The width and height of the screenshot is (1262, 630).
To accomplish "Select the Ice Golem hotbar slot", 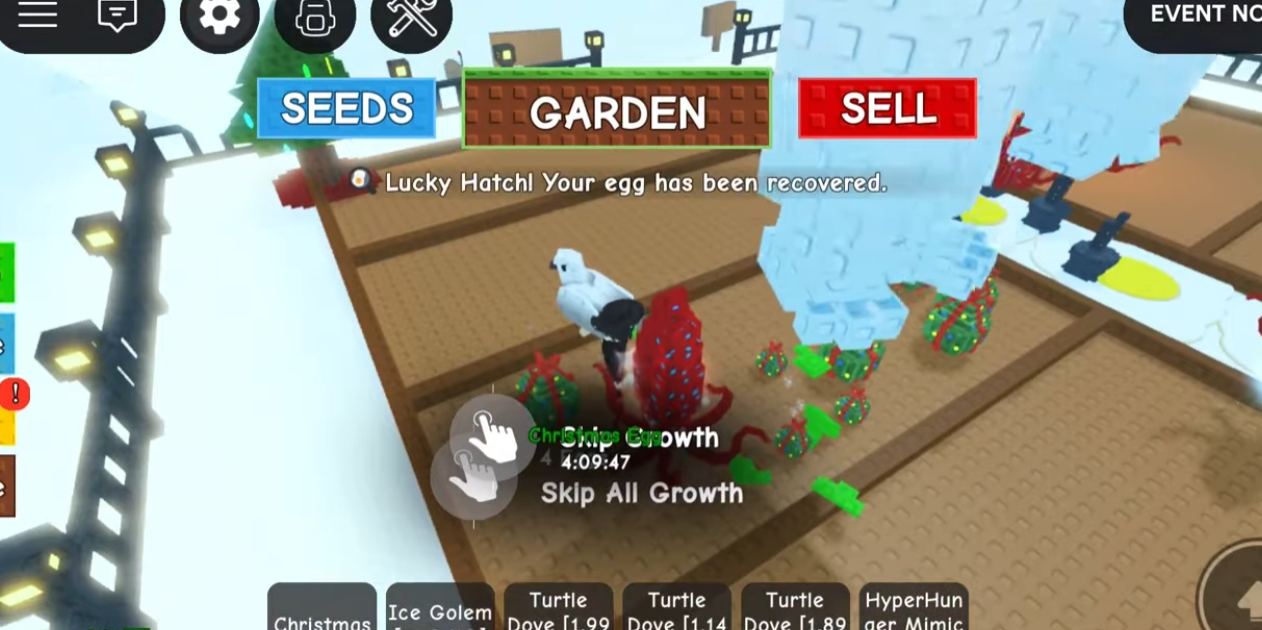I will (440, 609).
